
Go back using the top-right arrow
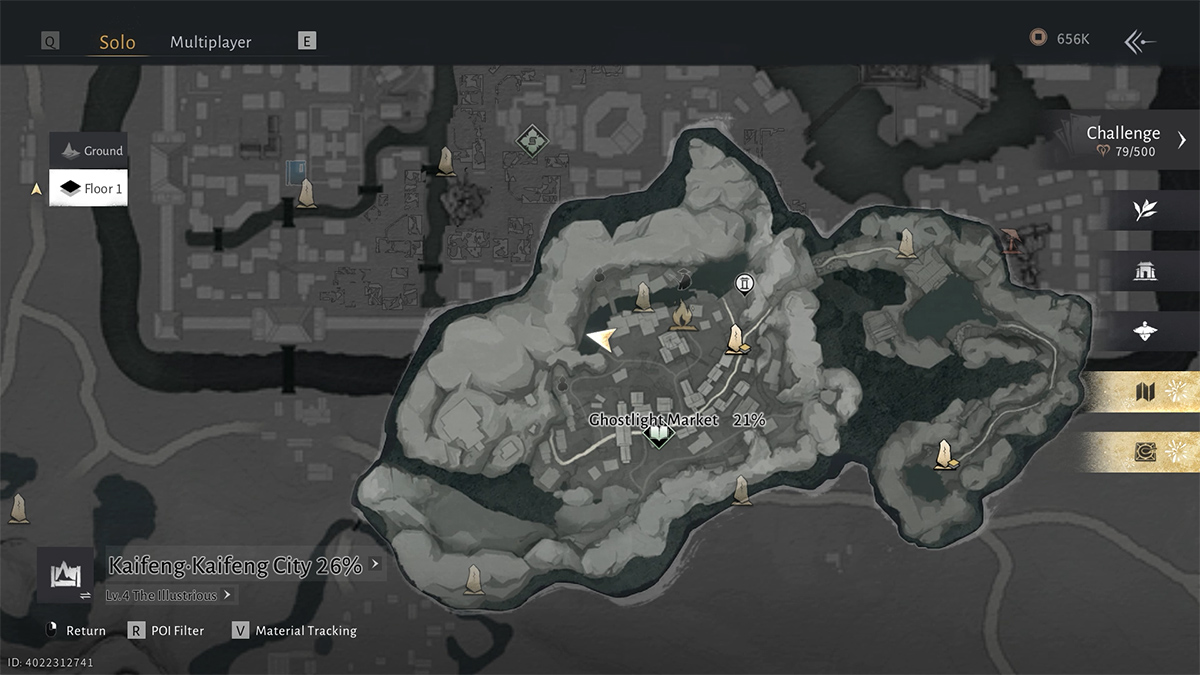tap(1140, 41)
